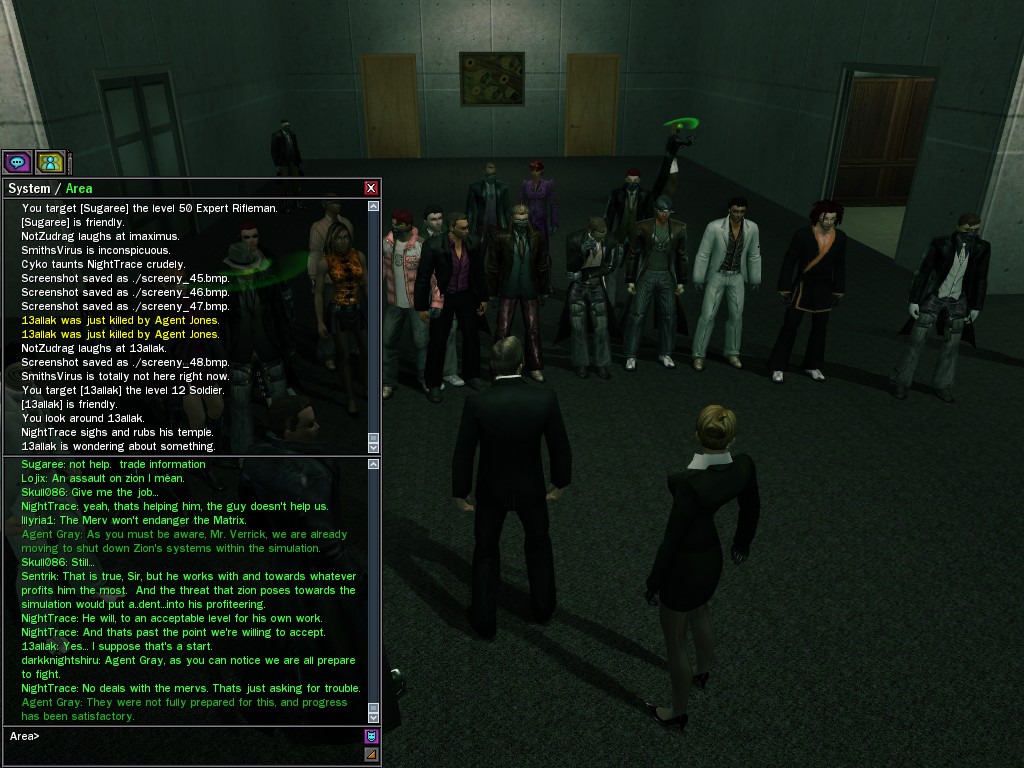1024x768 pixels.
Task: Select the green Area label in chat title
Action: point(79,188)
